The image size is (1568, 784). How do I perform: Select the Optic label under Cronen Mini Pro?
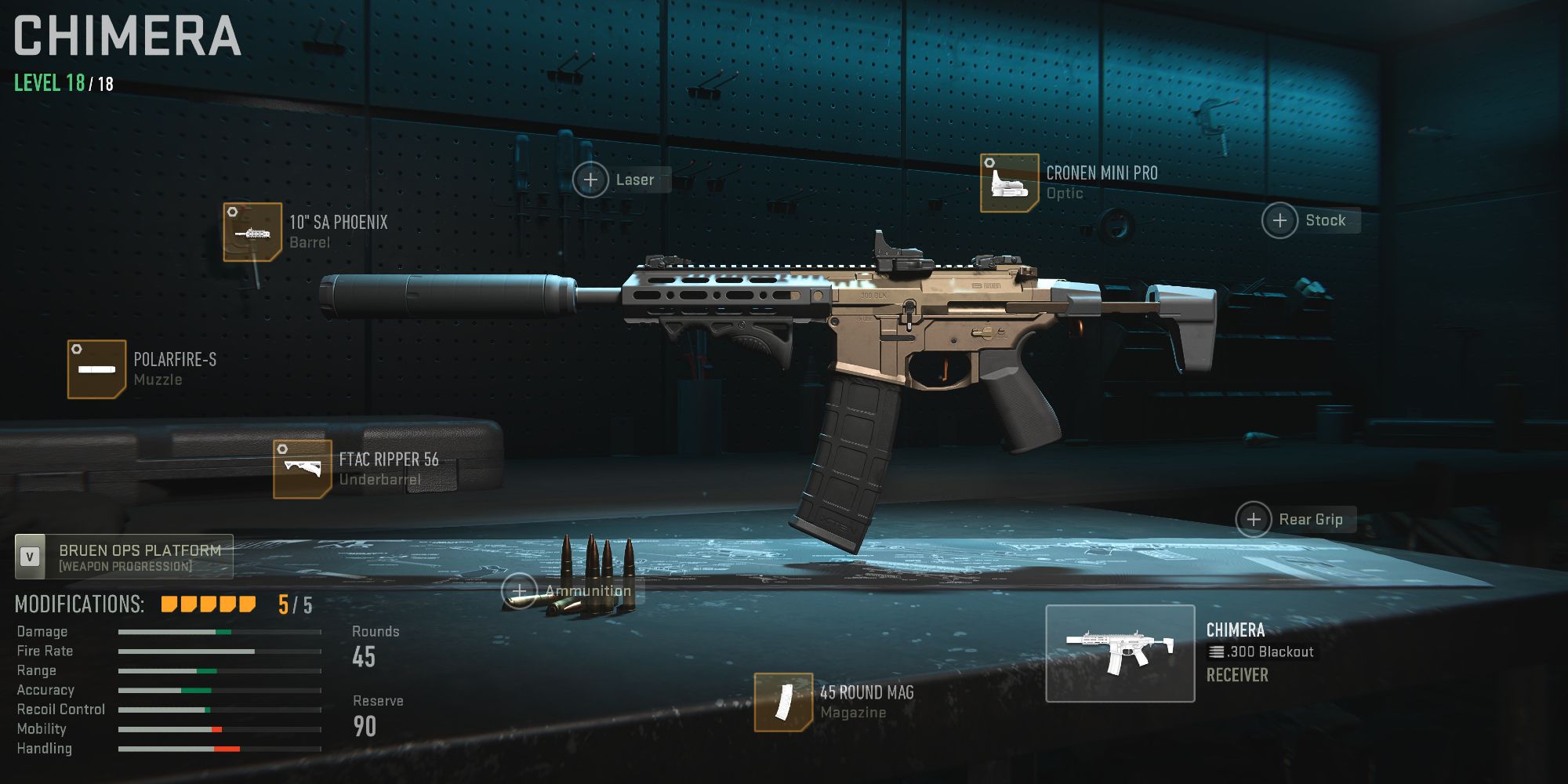pos(1065,192)
